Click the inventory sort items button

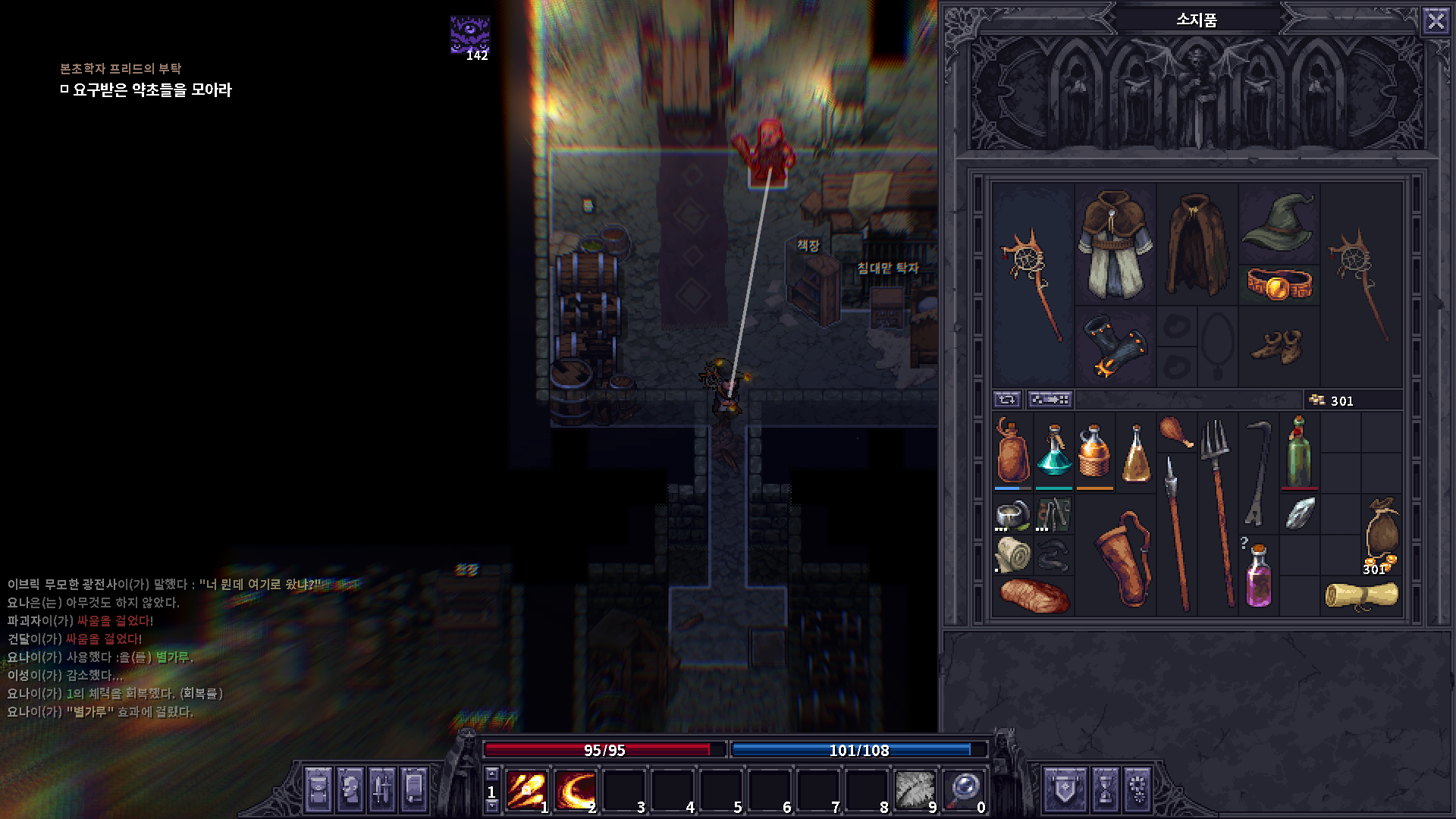pos(1050,400)
